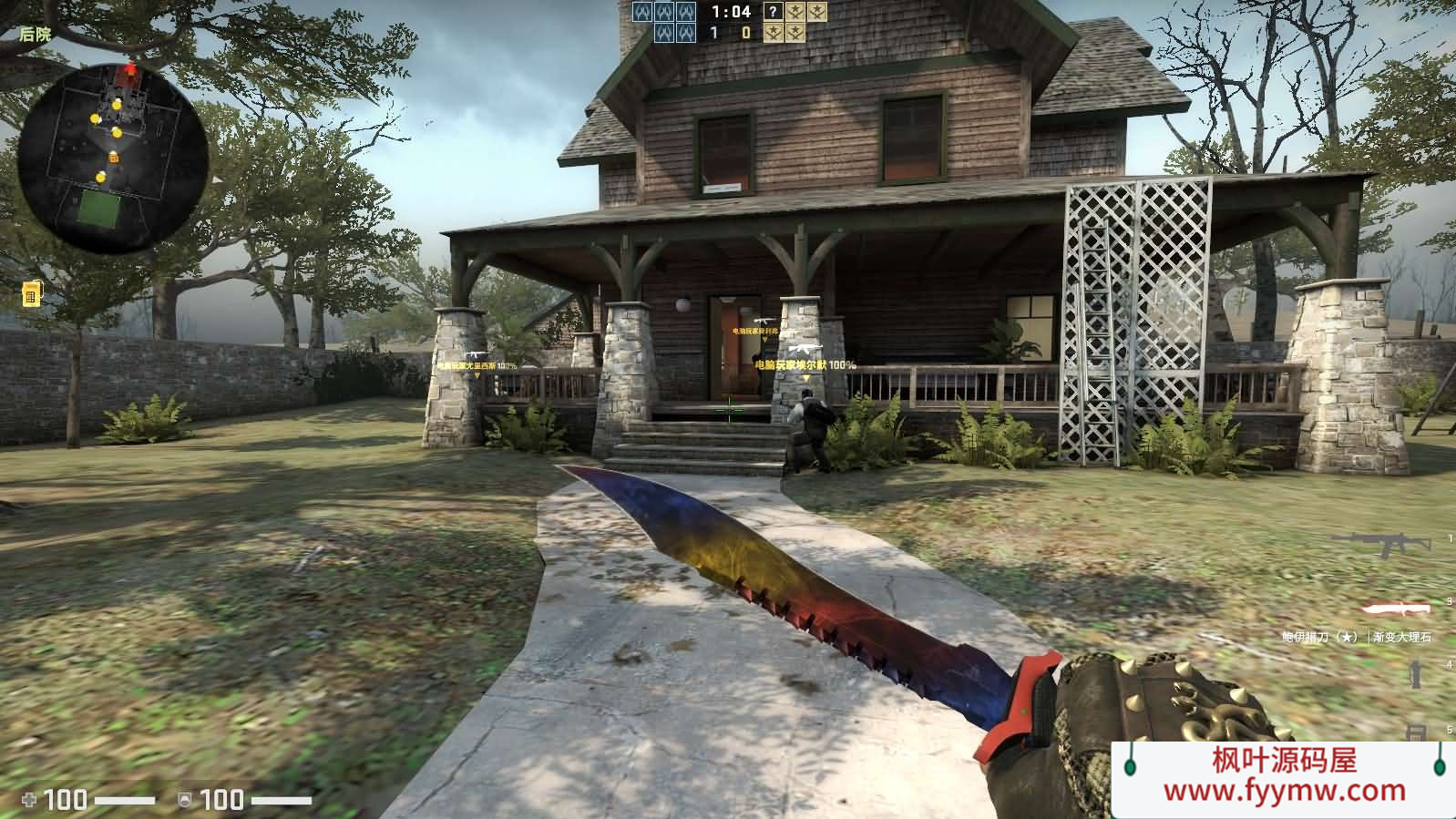Choose the grenade in slot 4
The height and width of the screenshot is (819, 1456).
click(1415, 674)
